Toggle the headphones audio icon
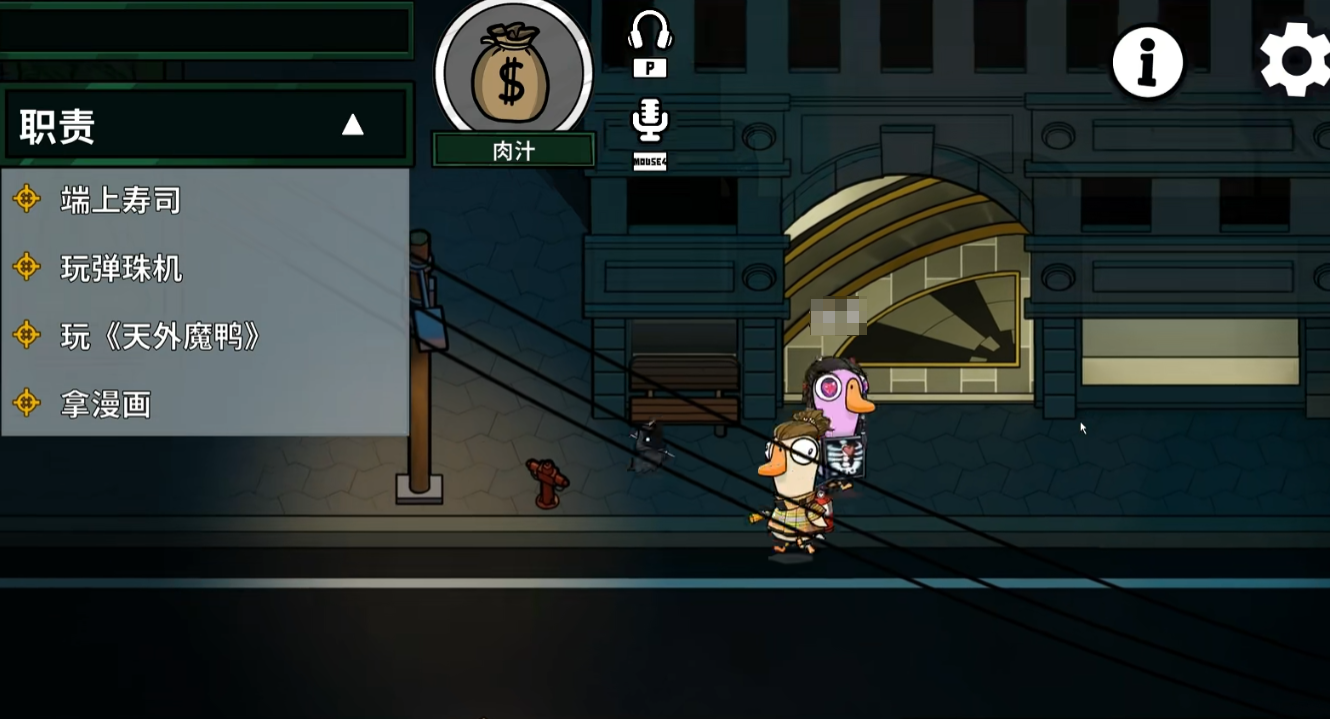 click(650, 32)
